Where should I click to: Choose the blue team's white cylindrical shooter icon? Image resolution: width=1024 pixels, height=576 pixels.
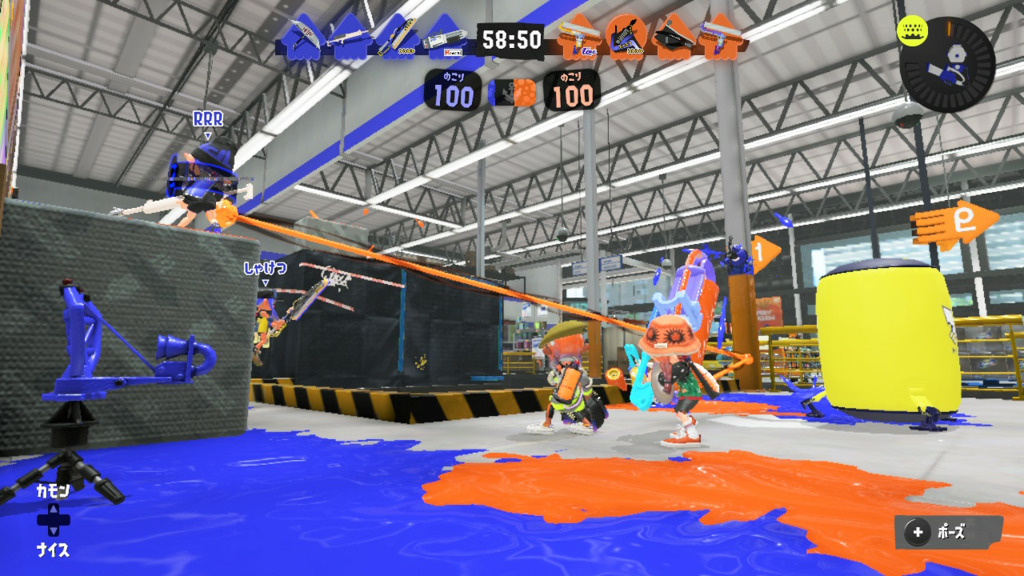point(443,39)
